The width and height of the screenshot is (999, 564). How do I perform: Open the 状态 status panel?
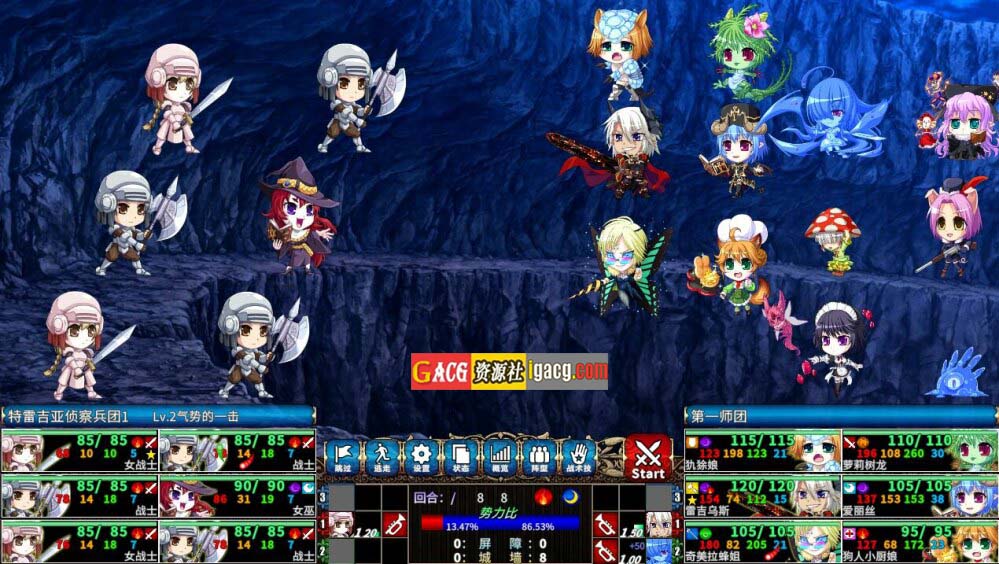(460, 458)
